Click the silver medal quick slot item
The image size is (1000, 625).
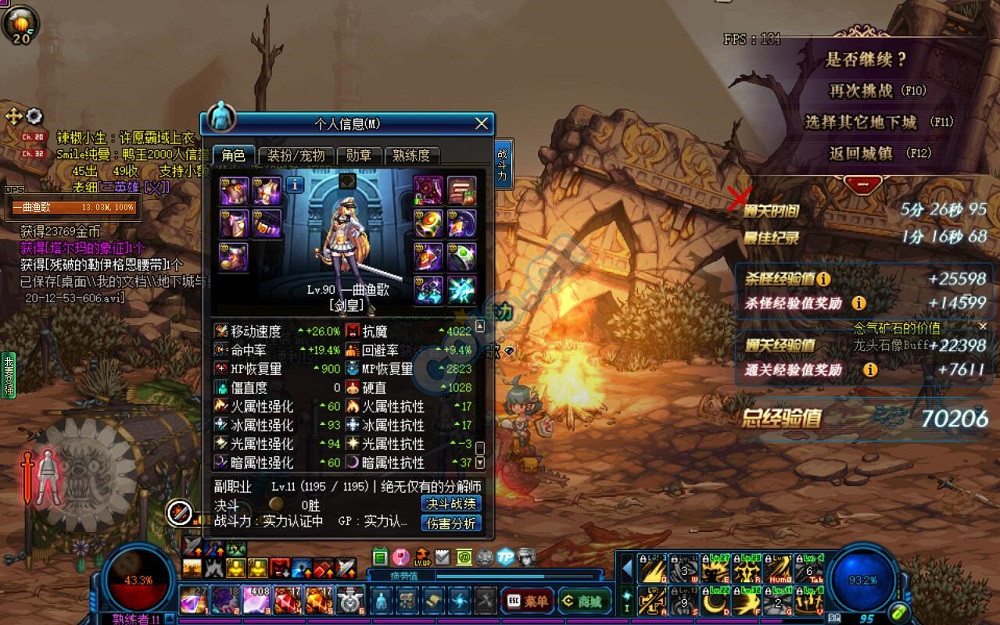click(349, 600)
